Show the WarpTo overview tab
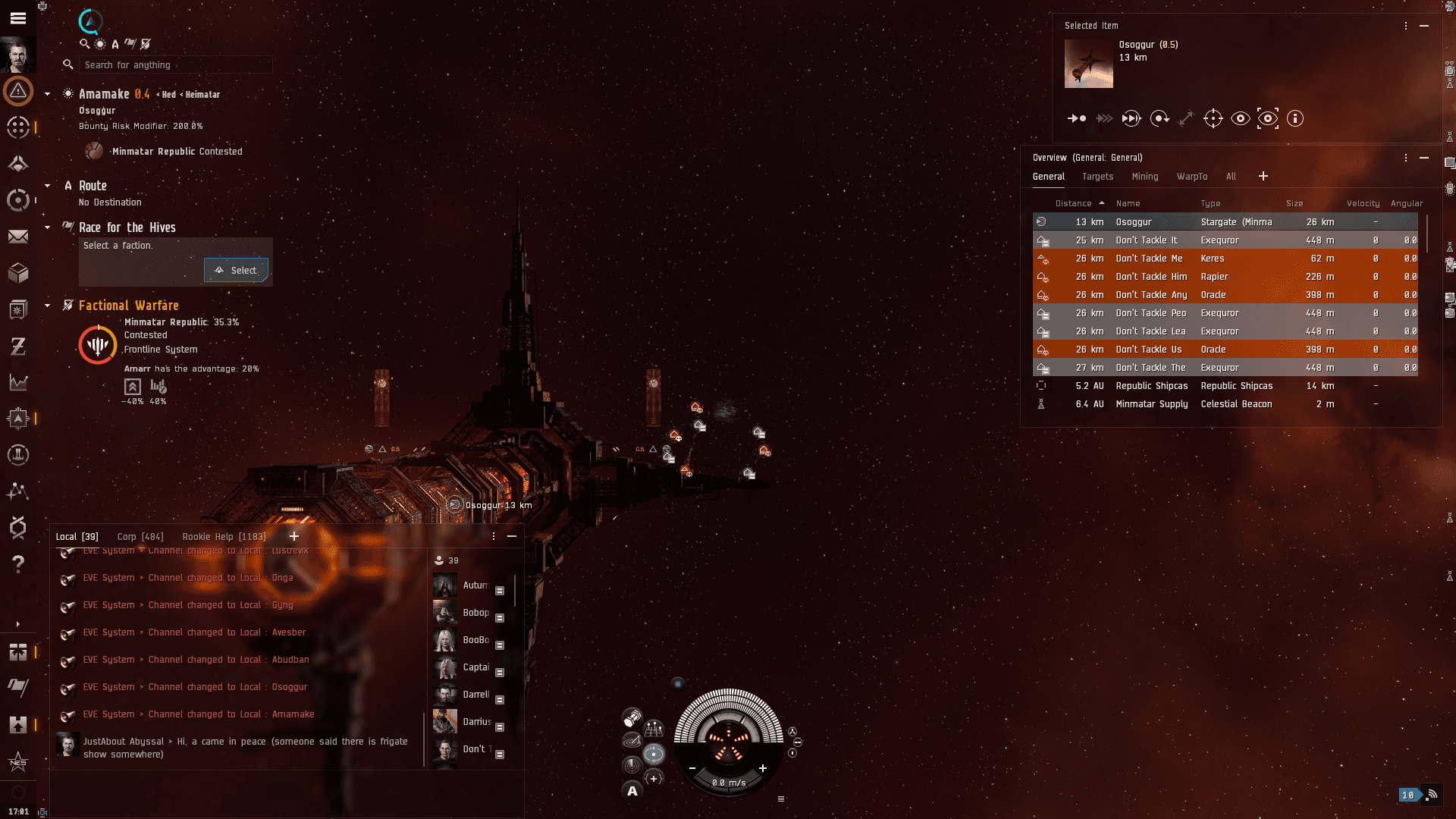This screenshot has height=819, width=1456. tap(1191, 177)
